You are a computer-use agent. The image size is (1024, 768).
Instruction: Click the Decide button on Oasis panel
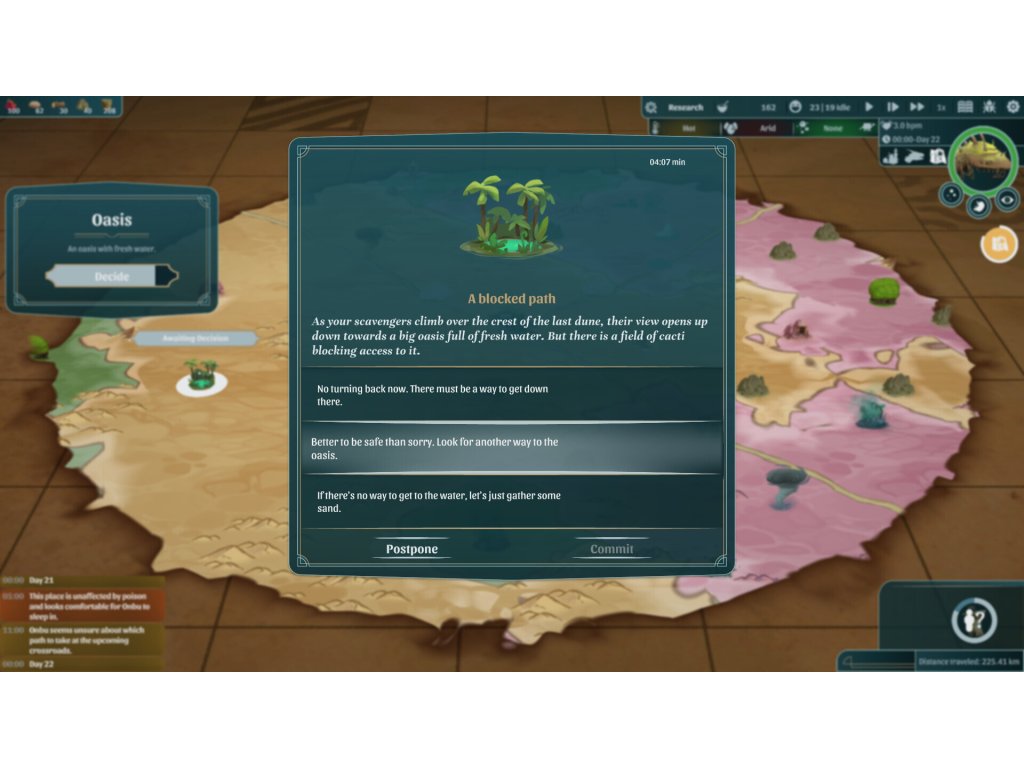tap(112, 276)
